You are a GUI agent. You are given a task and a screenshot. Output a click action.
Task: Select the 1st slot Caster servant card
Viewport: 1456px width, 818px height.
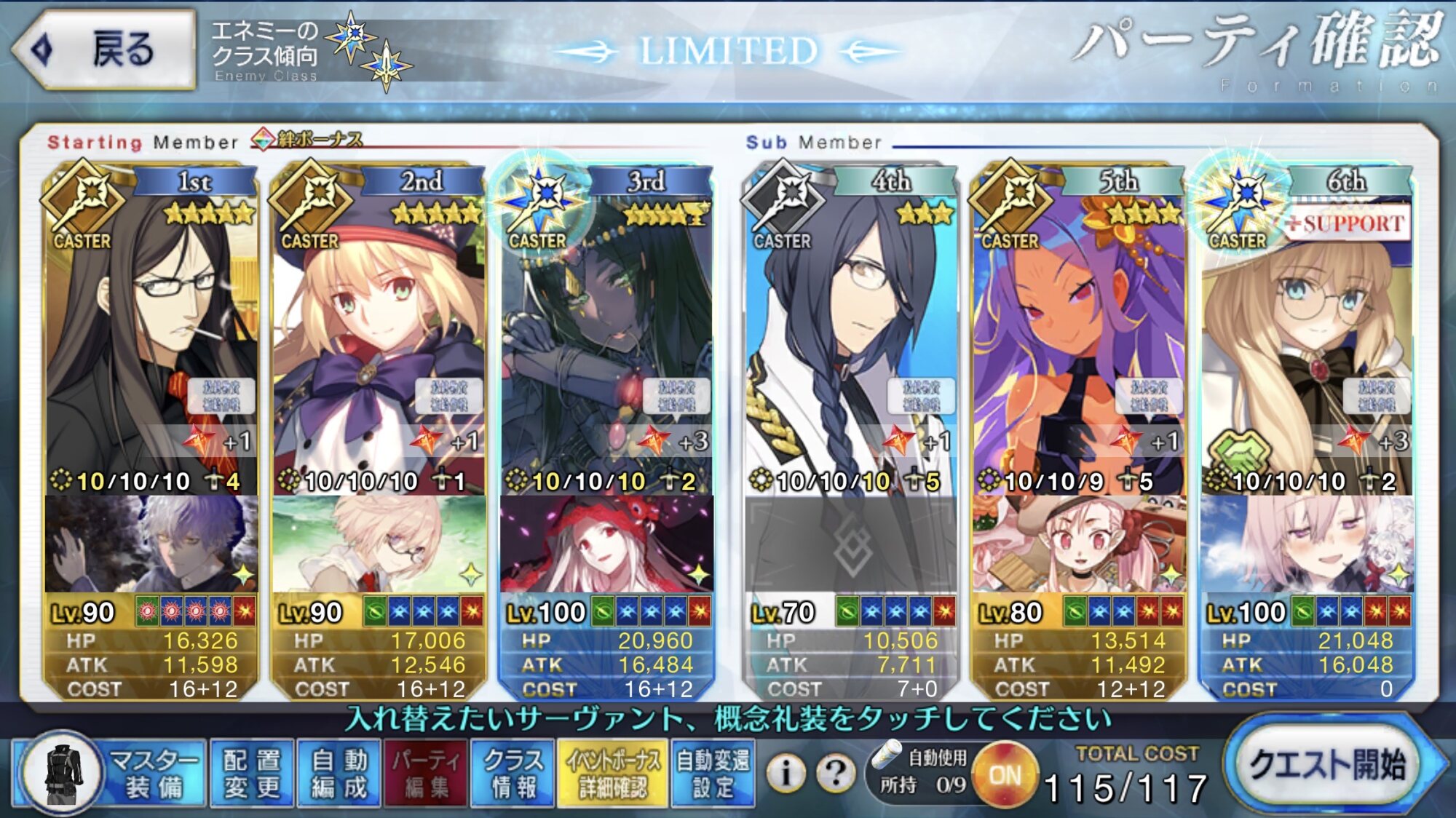151,327
